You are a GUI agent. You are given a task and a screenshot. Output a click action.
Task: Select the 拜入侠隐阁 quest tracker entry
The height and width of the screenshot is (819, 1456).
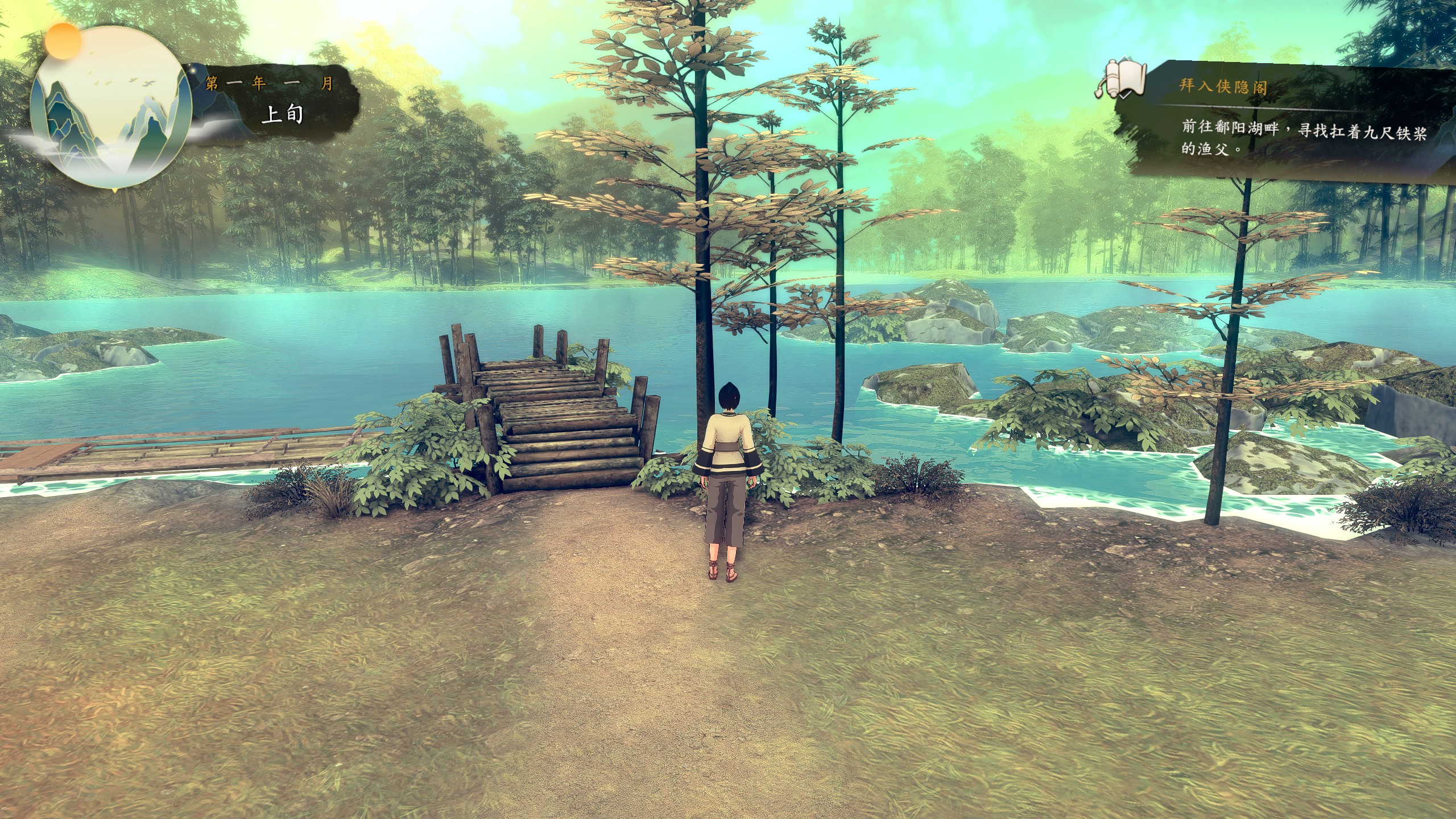point(1223,86)
